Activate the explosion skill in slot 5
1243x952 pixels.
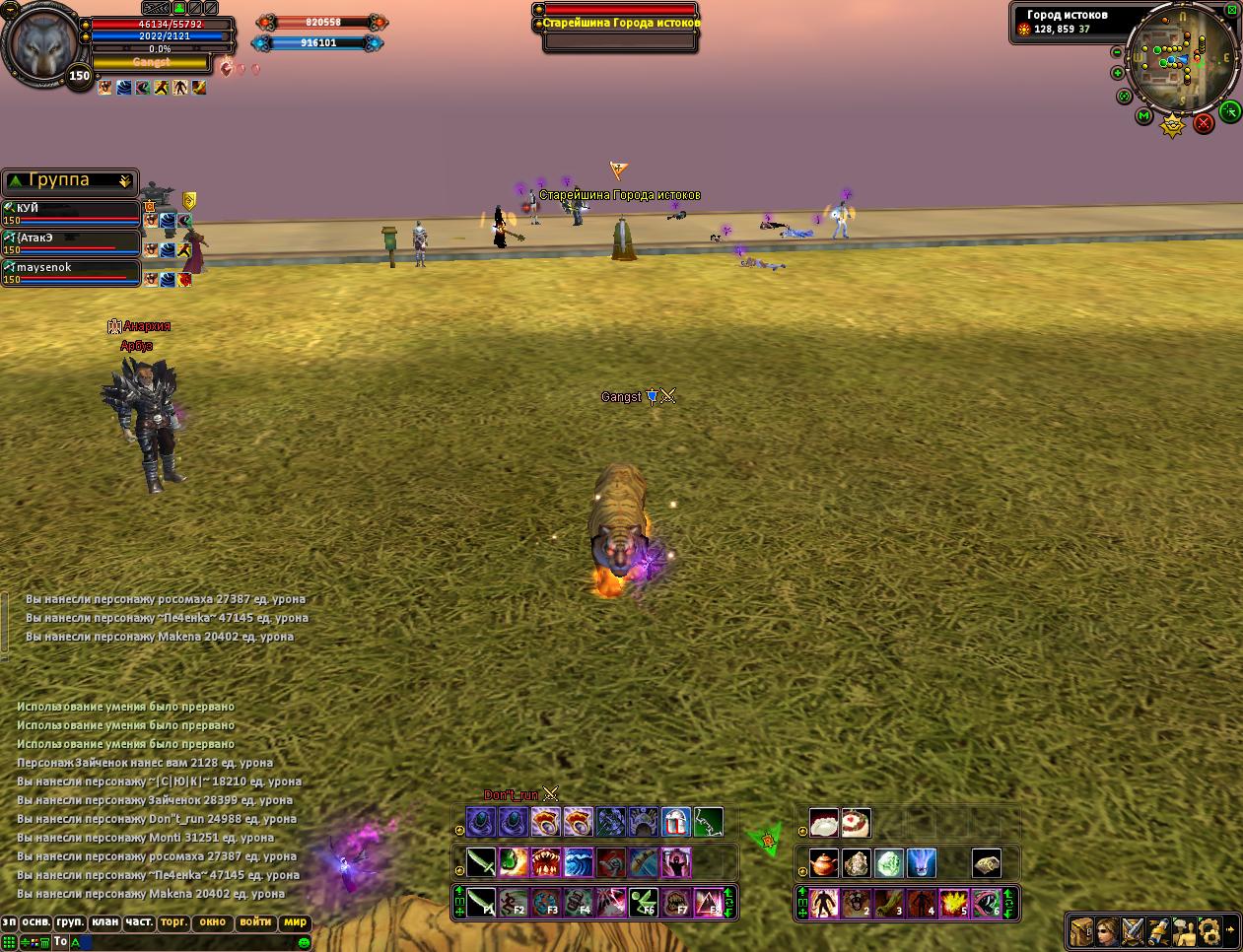click(x=953, y=903)
